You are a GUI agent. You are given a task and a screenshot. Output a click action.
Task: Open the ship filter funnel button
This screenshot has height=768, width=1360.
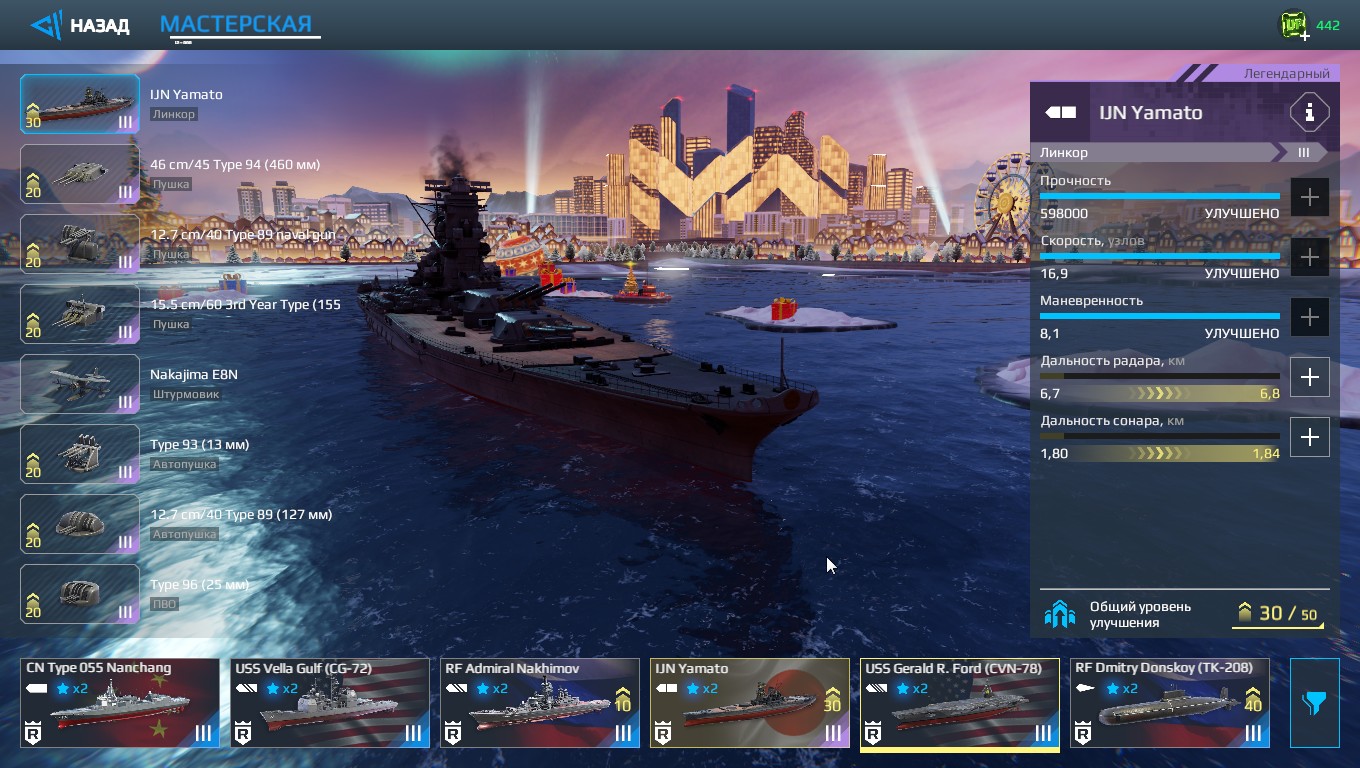point(1314,703)
